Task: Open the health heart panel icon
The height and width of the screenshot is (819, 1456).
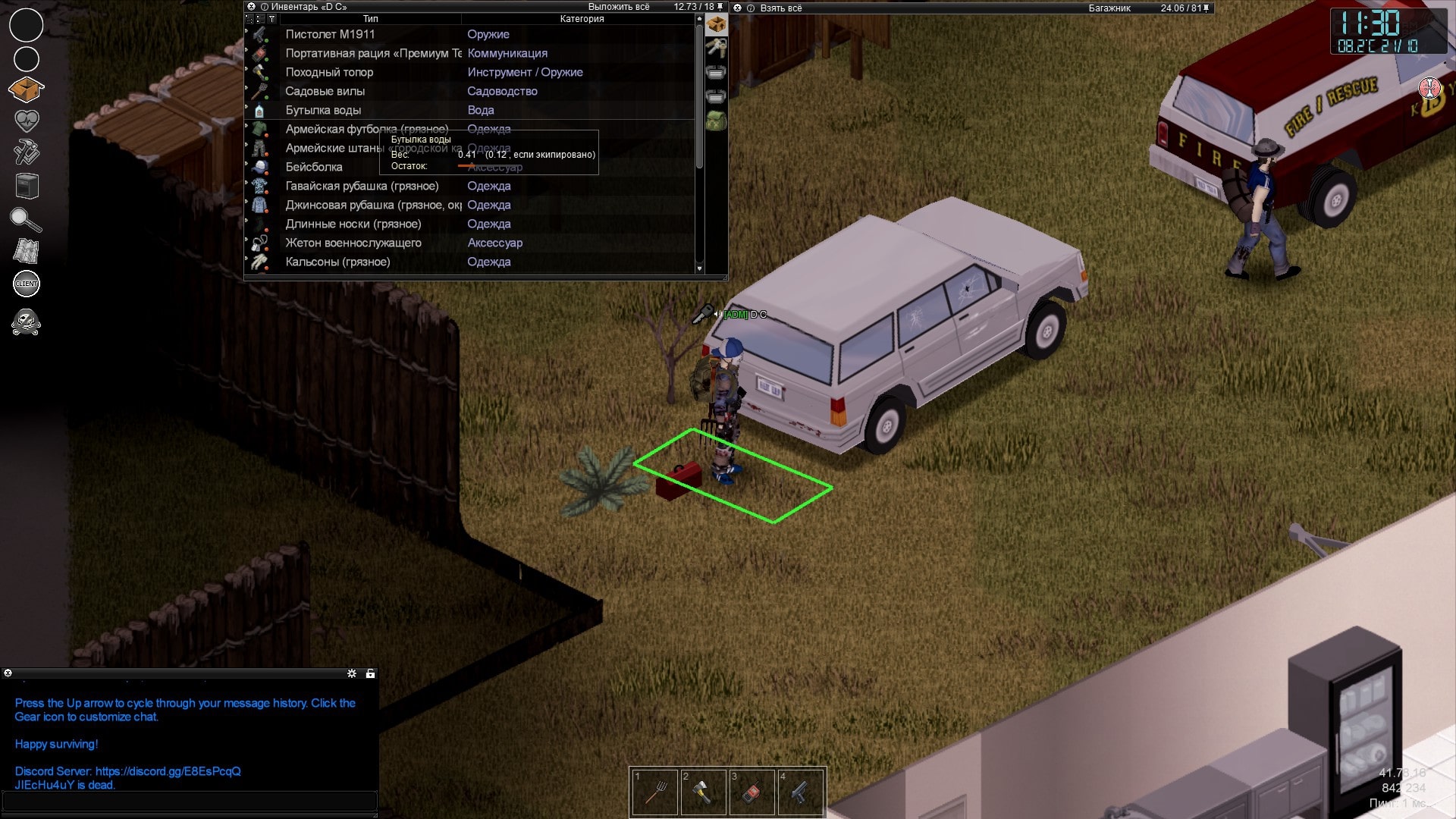Action: [27, 121]
